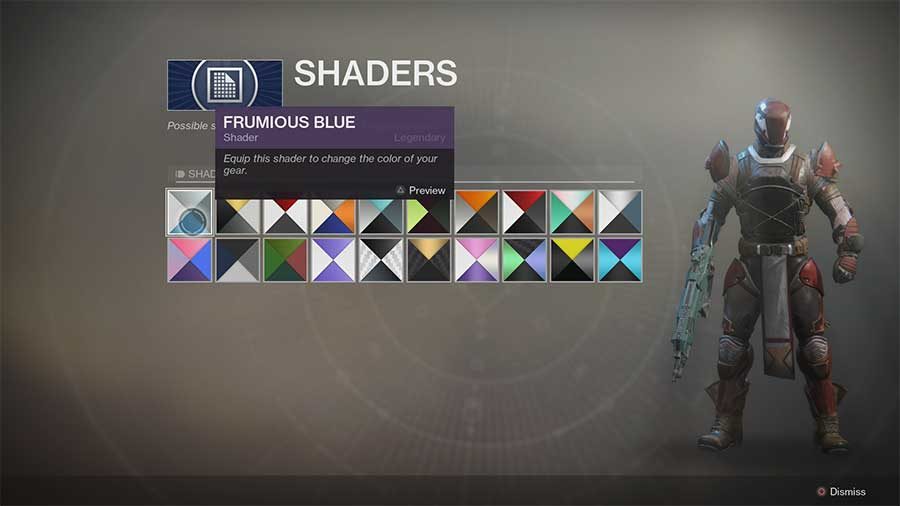Select the purple and cyan shader

(620, 260)
